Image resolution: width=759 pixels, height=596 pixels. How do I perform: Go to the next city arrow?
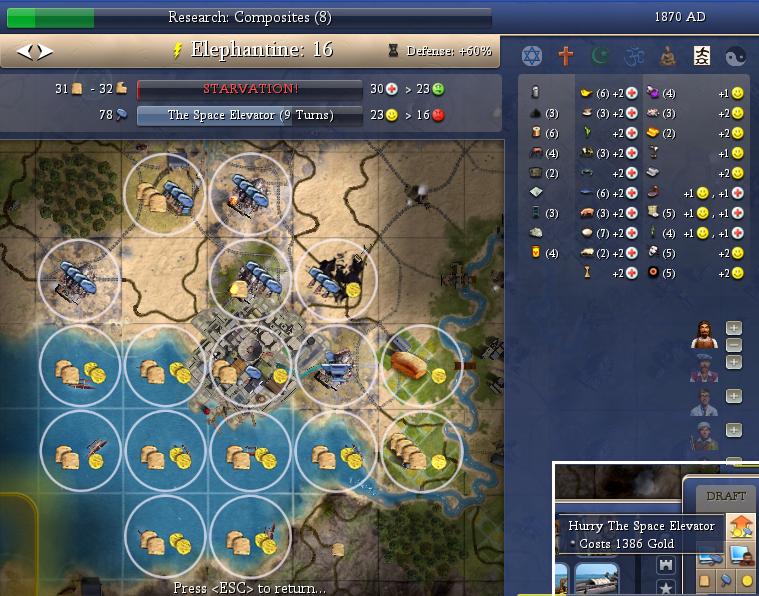tap(44, 51)
